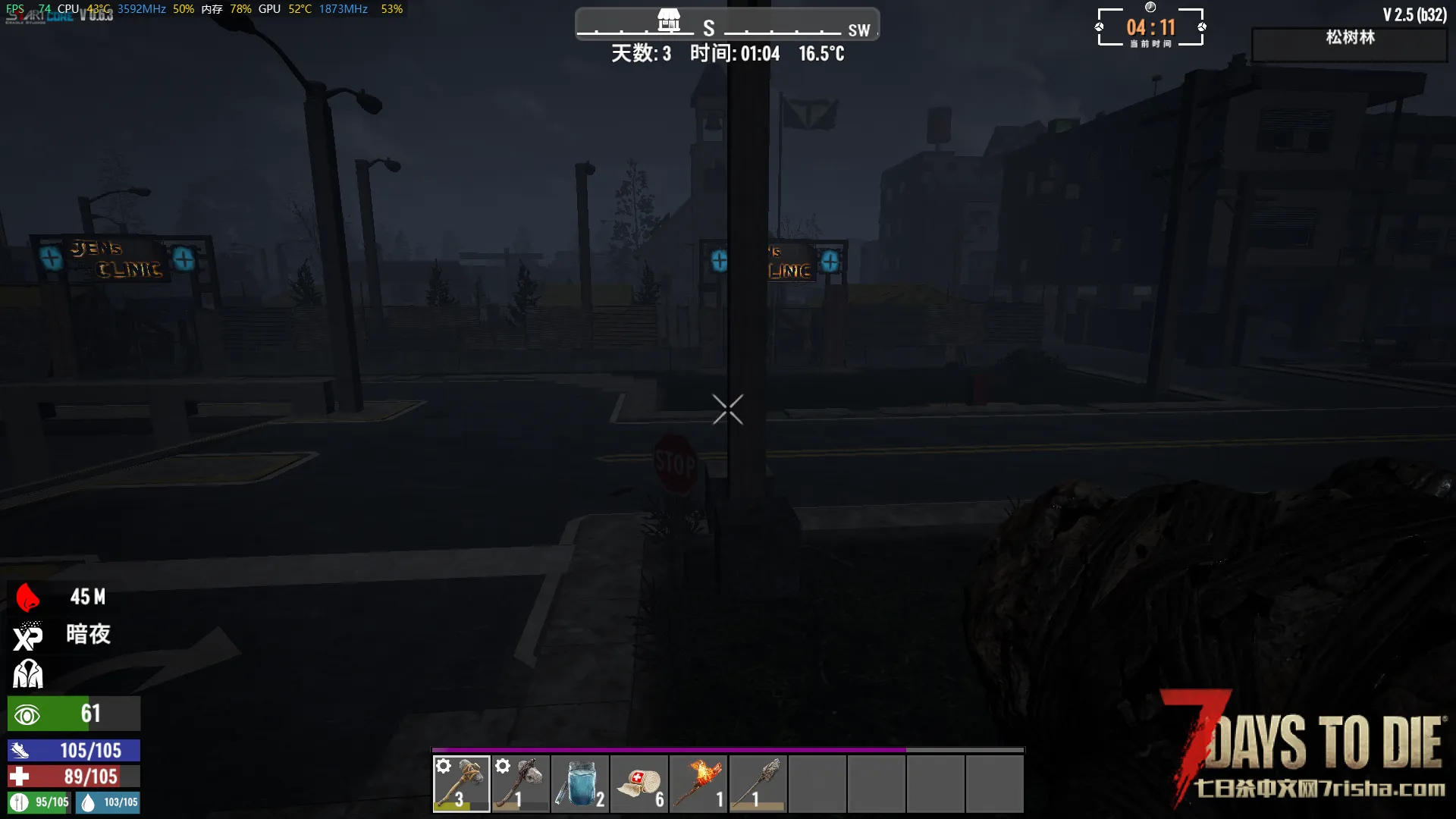Select the bandage stack in the hotbar
Screen dimensions: 1456x819
click(639, 784)
